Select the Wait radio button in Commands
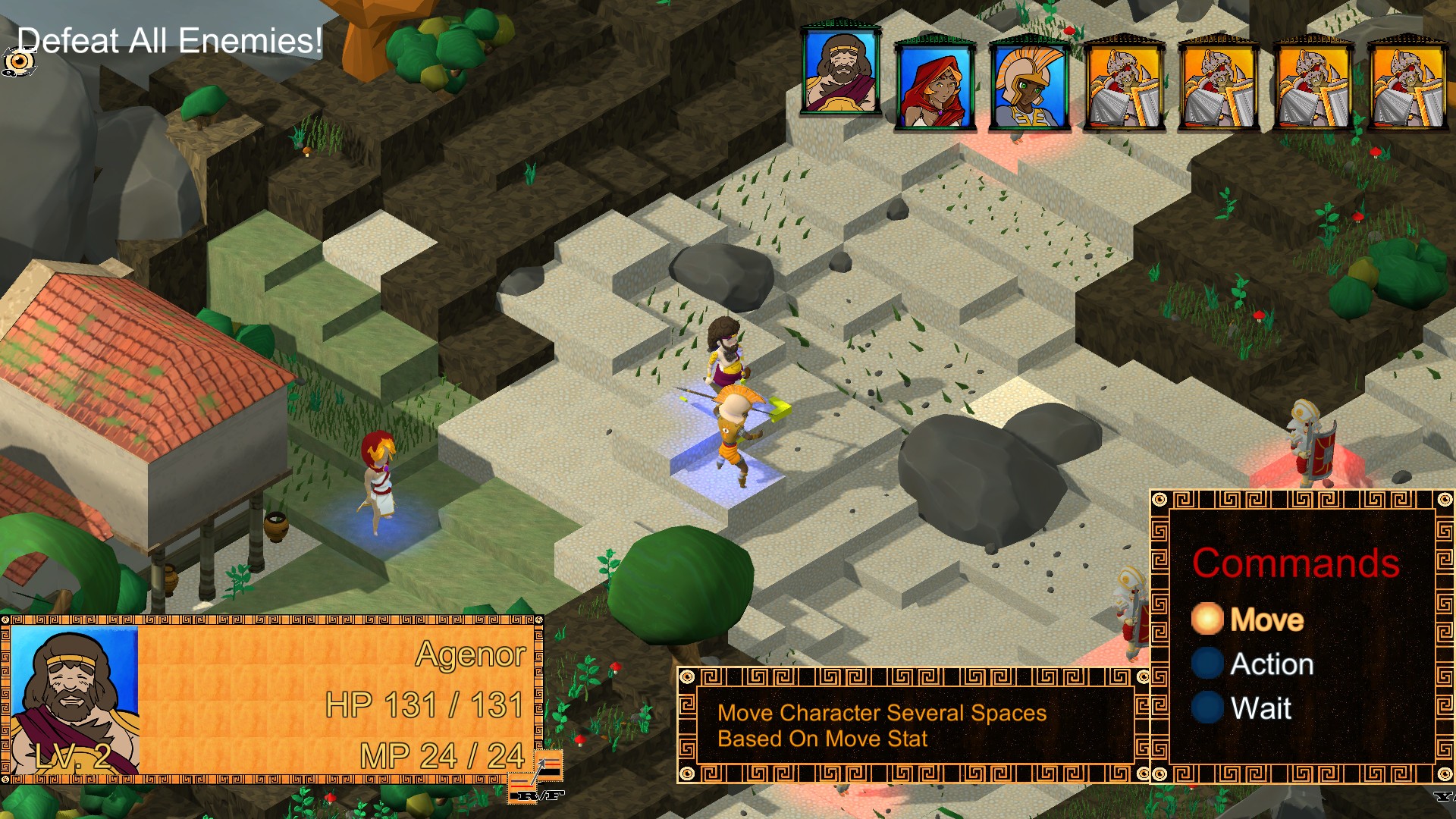Viewport: 1456px width, 819px height. 1208,709
